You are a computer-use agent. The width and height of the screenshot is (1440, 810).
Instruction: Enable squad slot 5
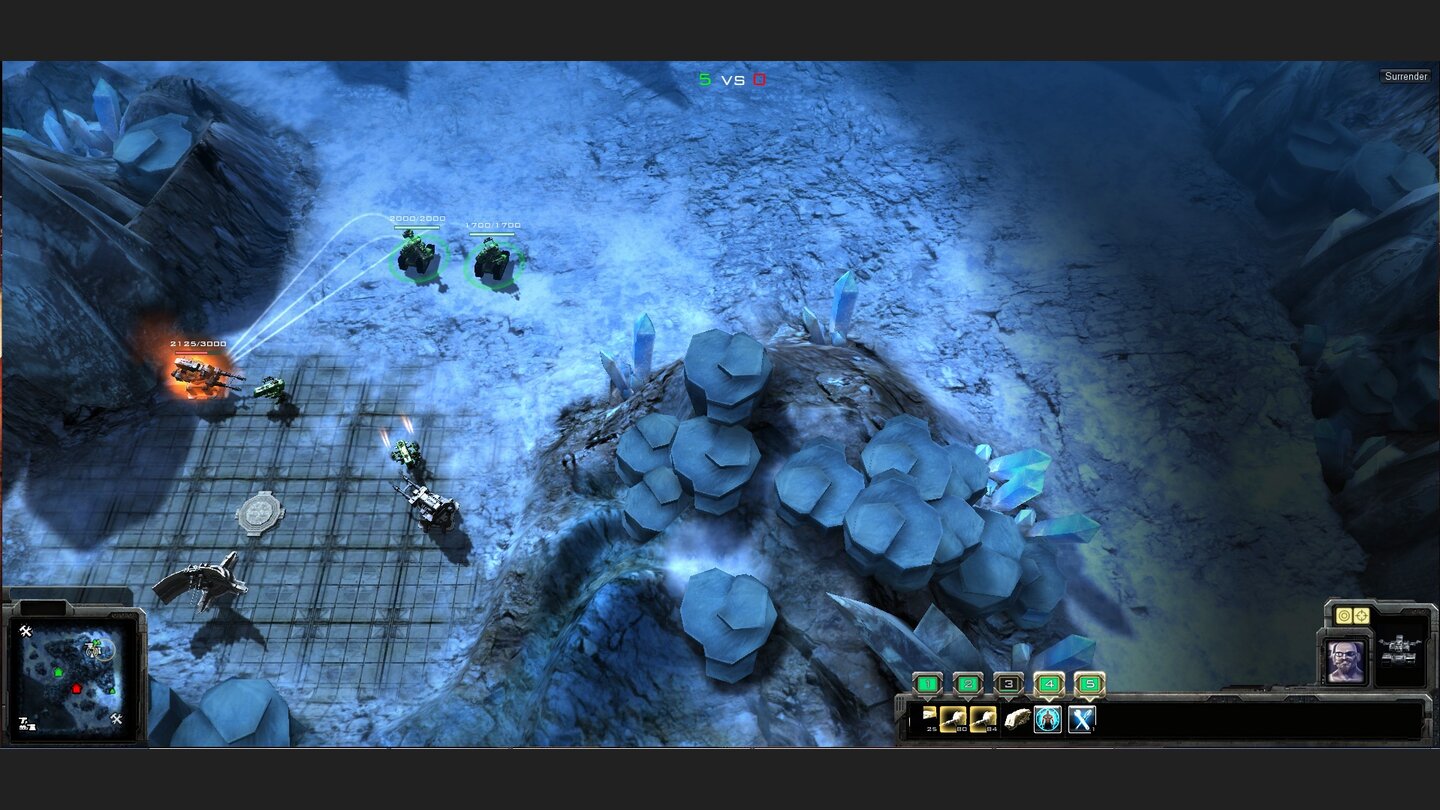click(x=1089, y=684)
